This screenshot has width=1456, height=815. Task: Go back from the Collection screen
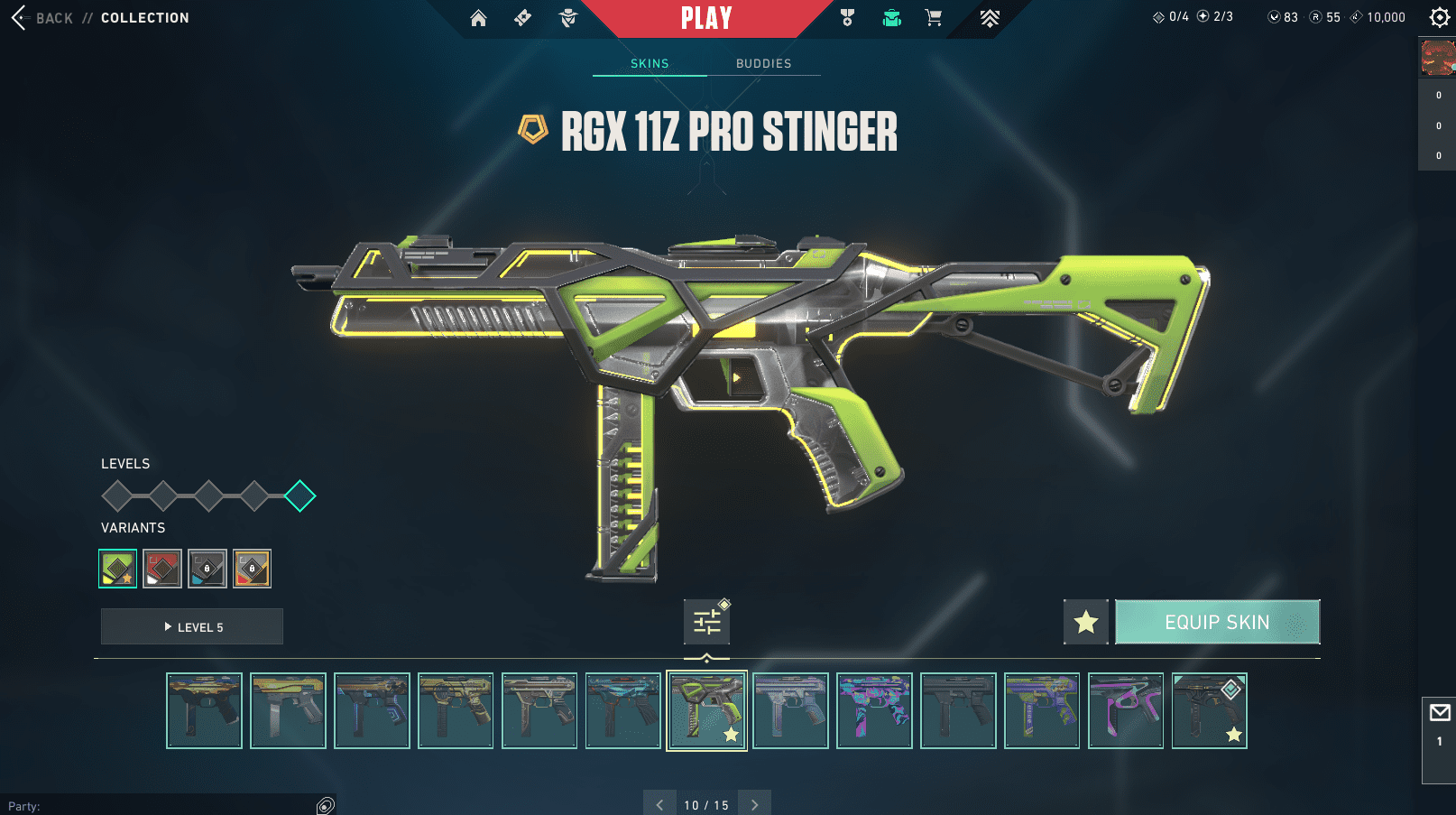(41, 18)
